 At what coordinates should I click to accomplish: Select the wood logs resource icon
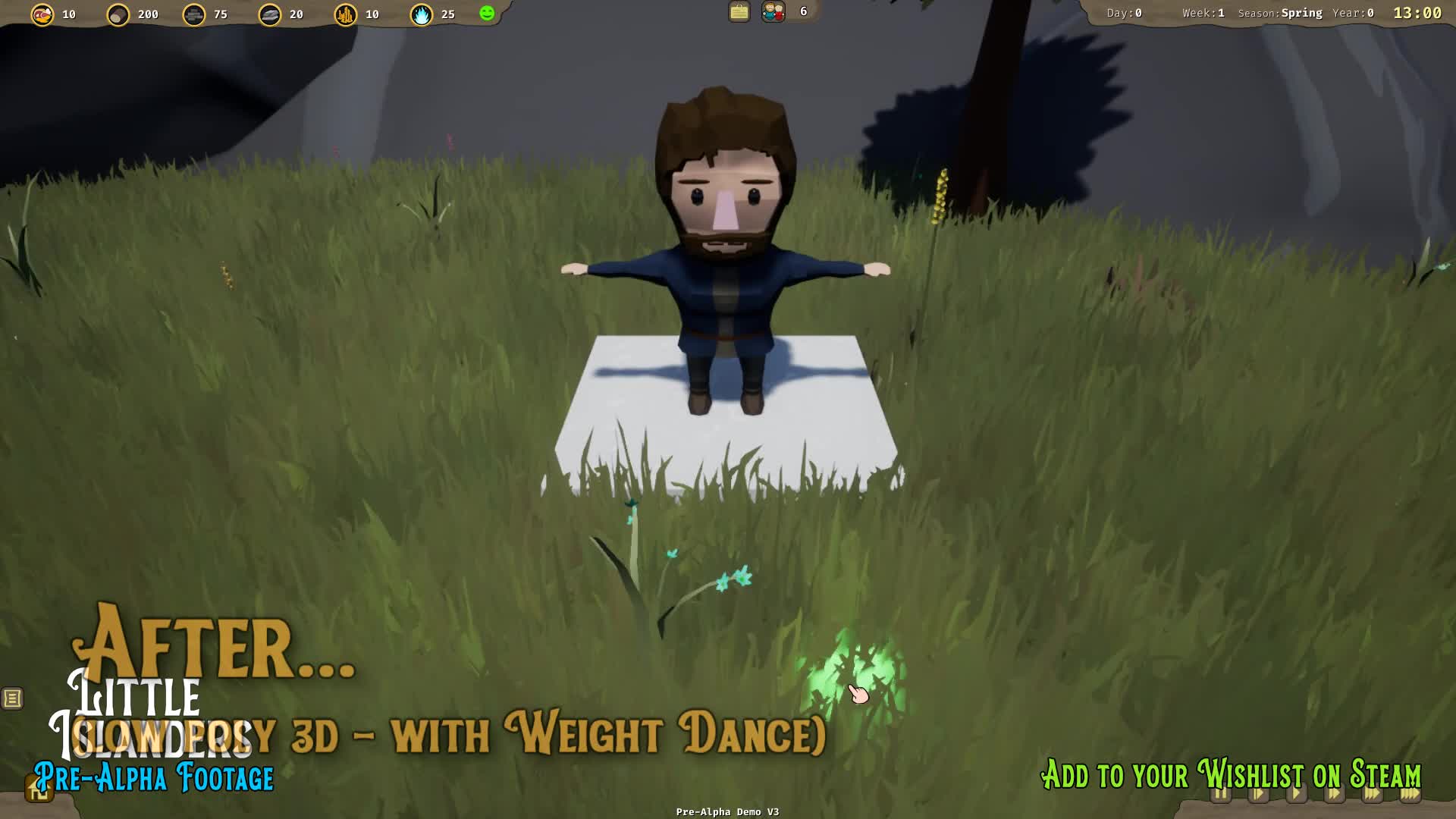click(x=118, y=14)
